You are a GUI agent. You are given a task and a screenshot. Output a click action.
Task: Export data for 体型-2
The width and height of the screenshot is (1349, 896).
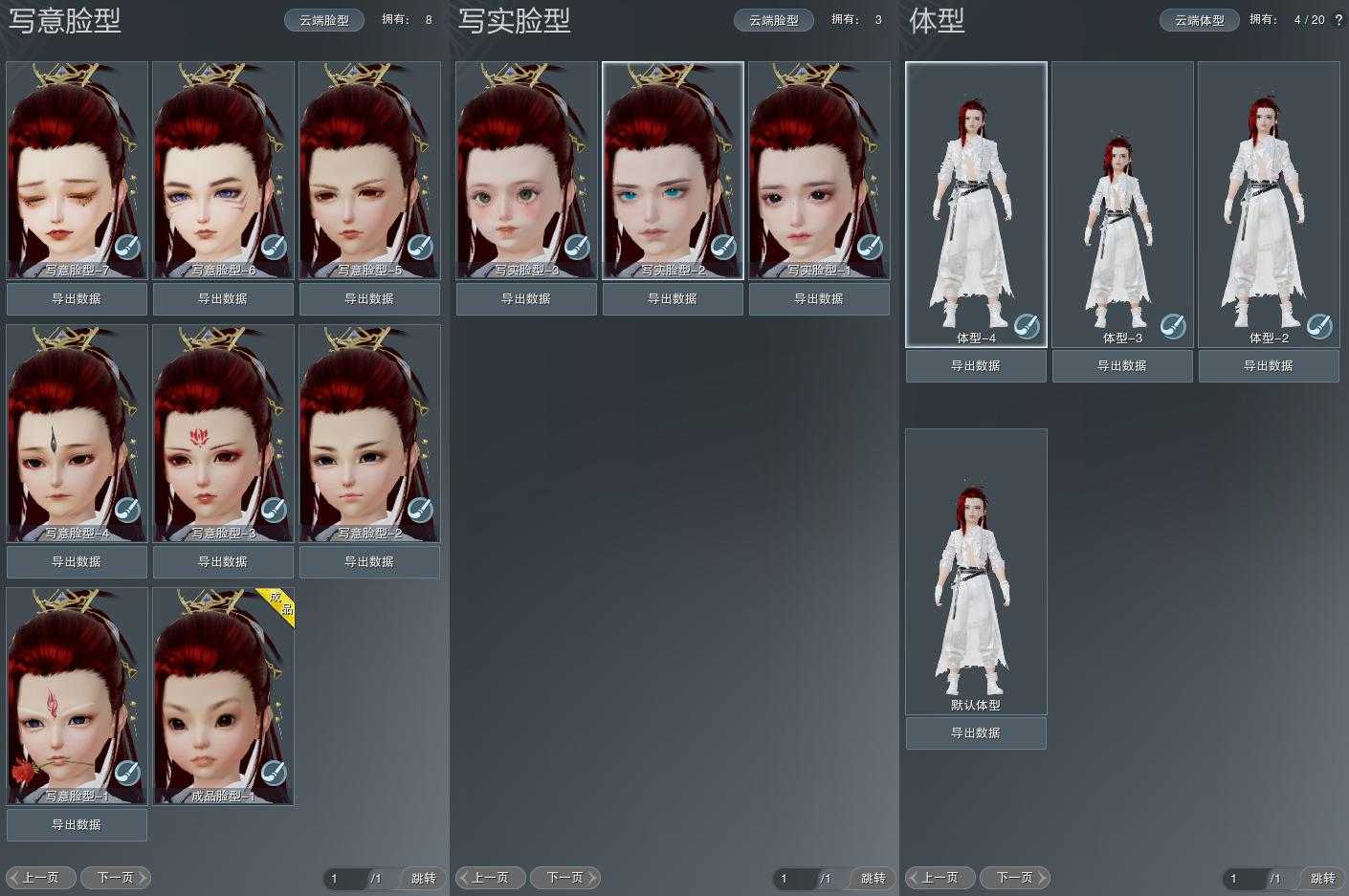click(x=1269, y=365)
